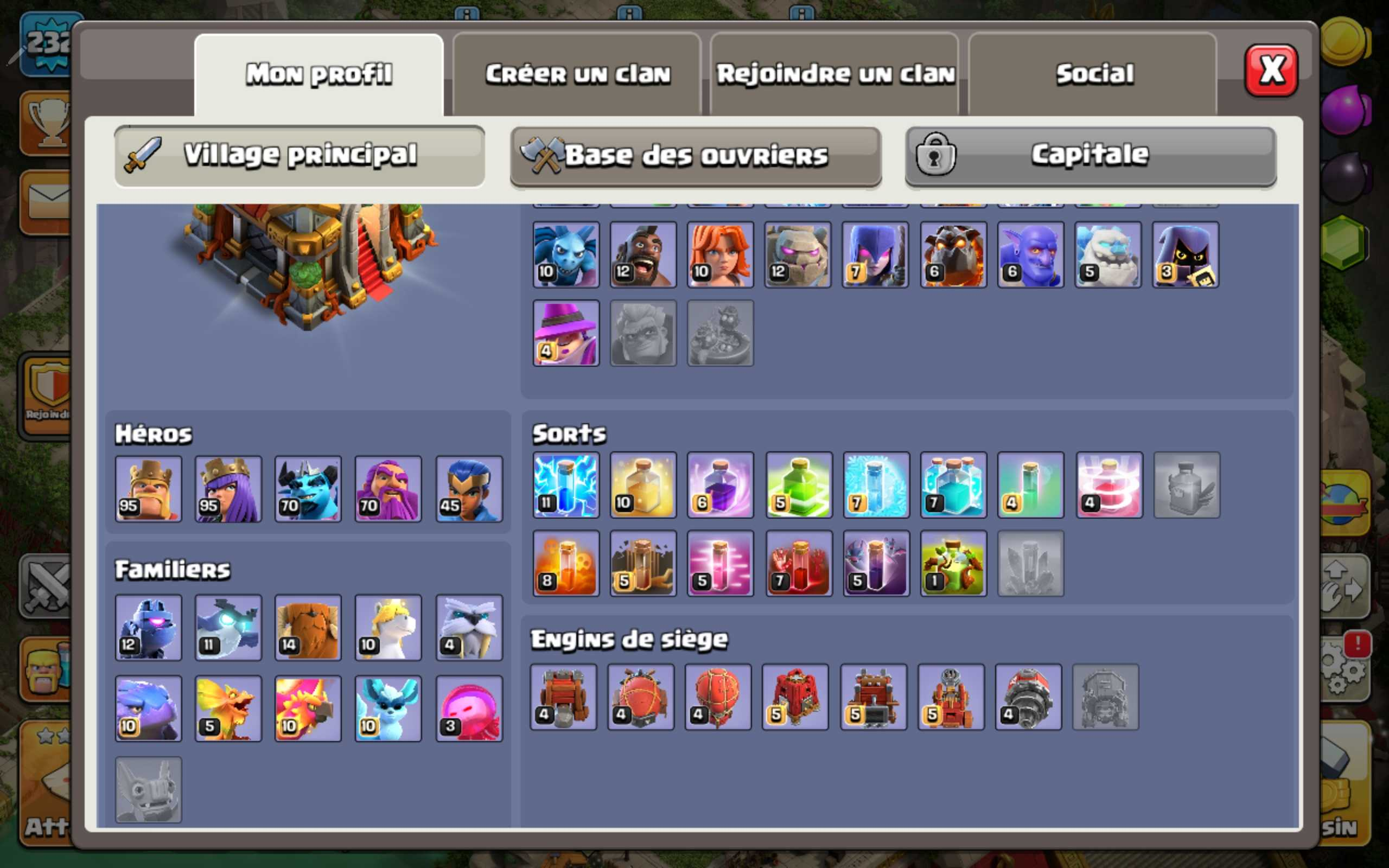This screenshot has width=1389, height=868.
Task: Select the Archer Queen hero icon
Action: click(x=228, y=489)
